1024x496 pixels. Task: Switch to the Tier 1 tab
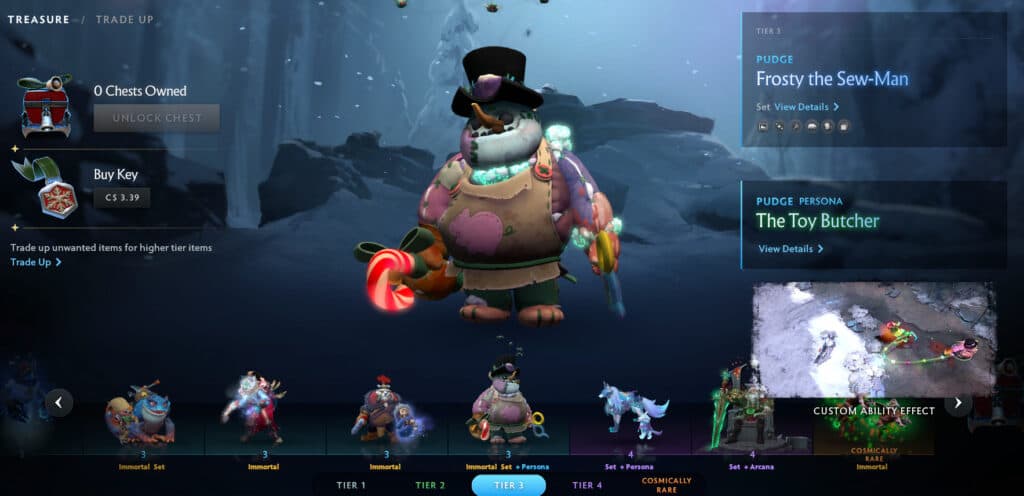point(349,485)
